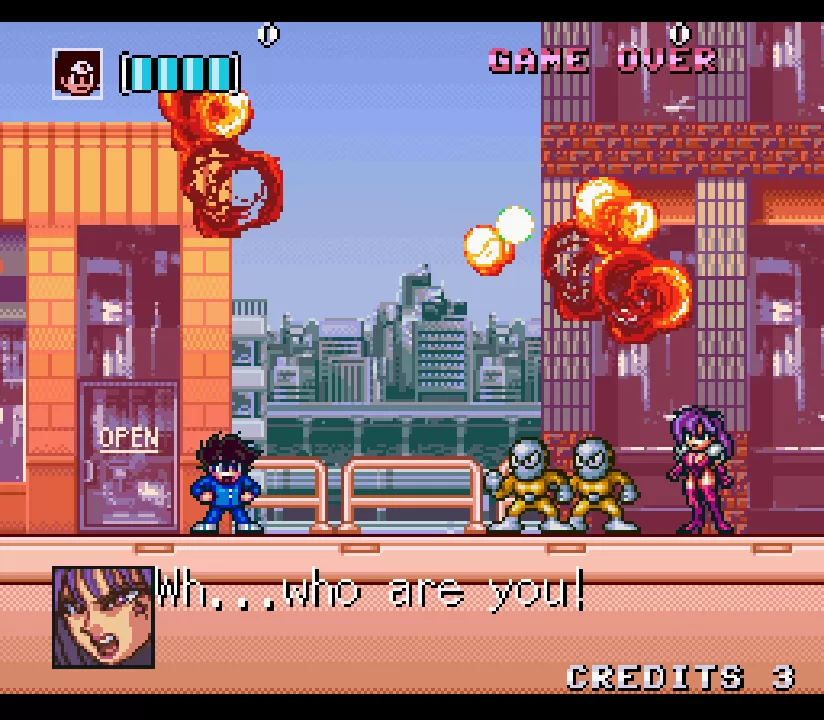Click the player one character portrait
Screen dimensions: 824x720
[78, 74]
